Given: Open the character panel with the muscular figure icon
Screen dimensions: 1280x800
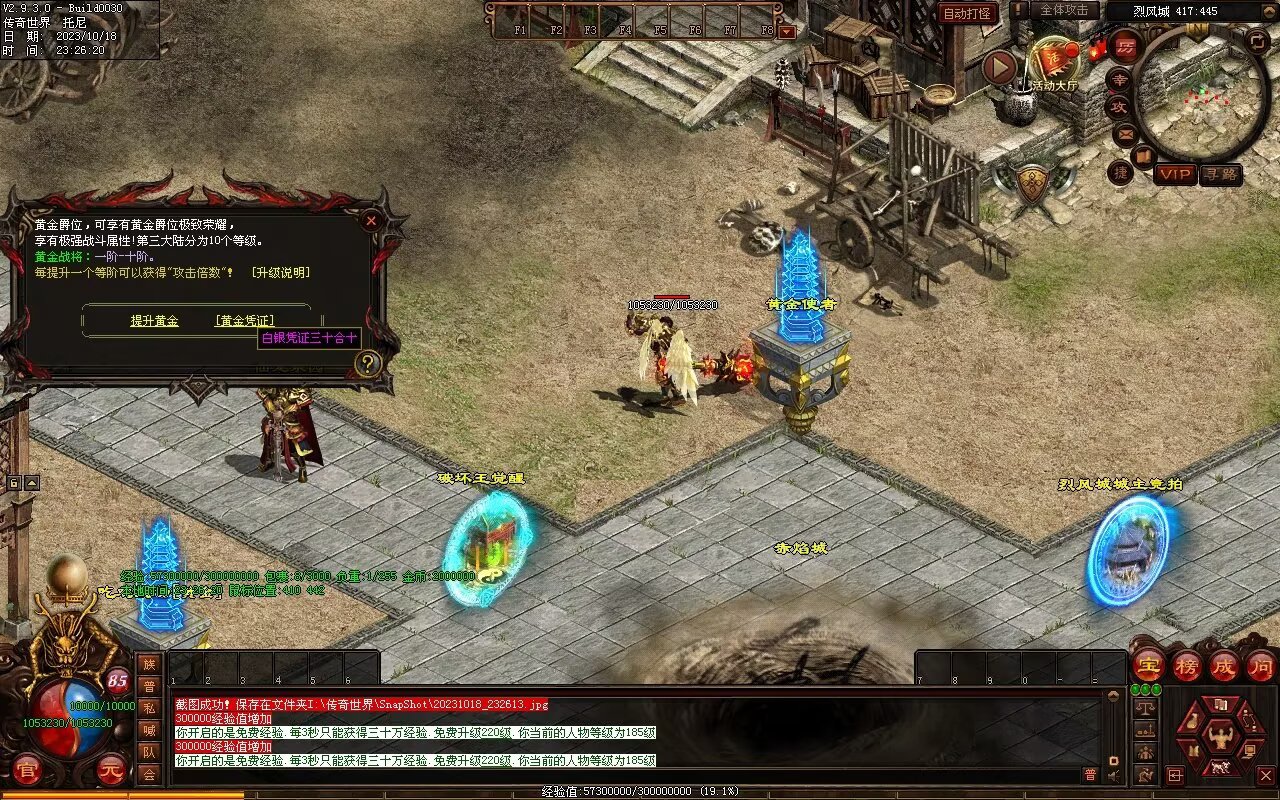Looking at the screenshot, I should coord(1219,737).
